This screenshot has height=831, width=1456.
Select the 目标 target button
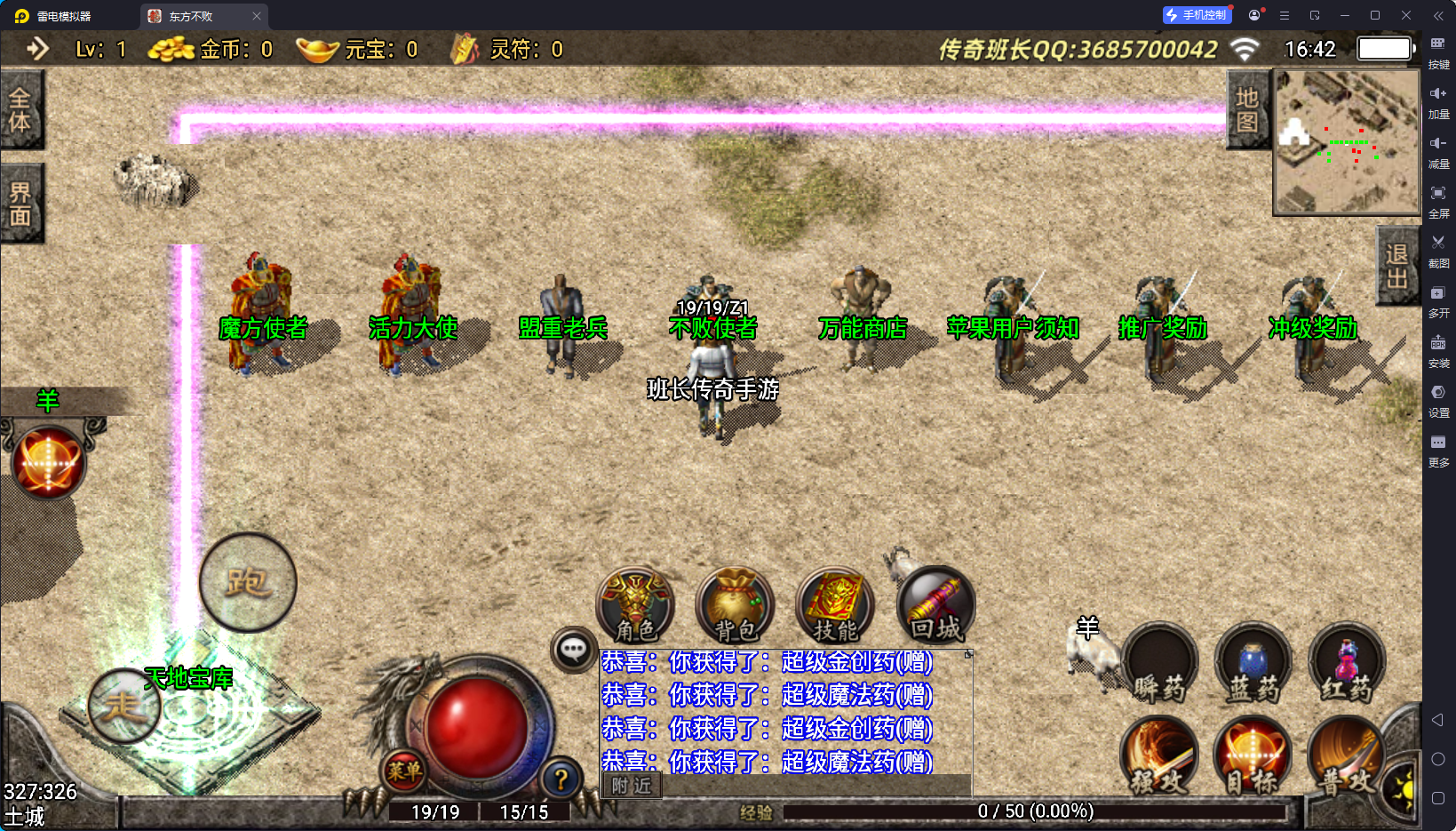[1253, 755]
